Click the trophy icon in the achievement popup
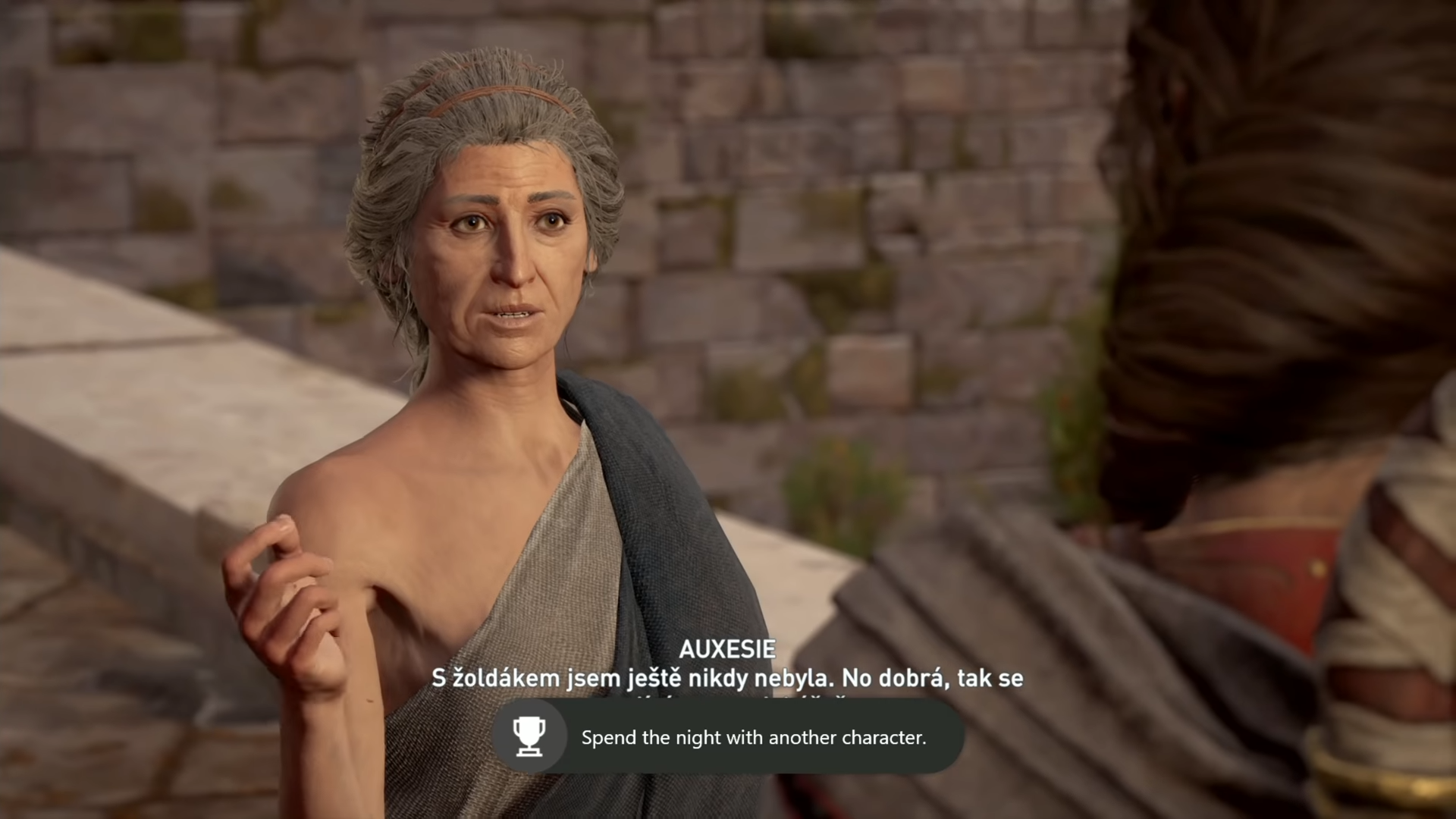Viewport: 1456px width, 819px height. click(531, 736)
